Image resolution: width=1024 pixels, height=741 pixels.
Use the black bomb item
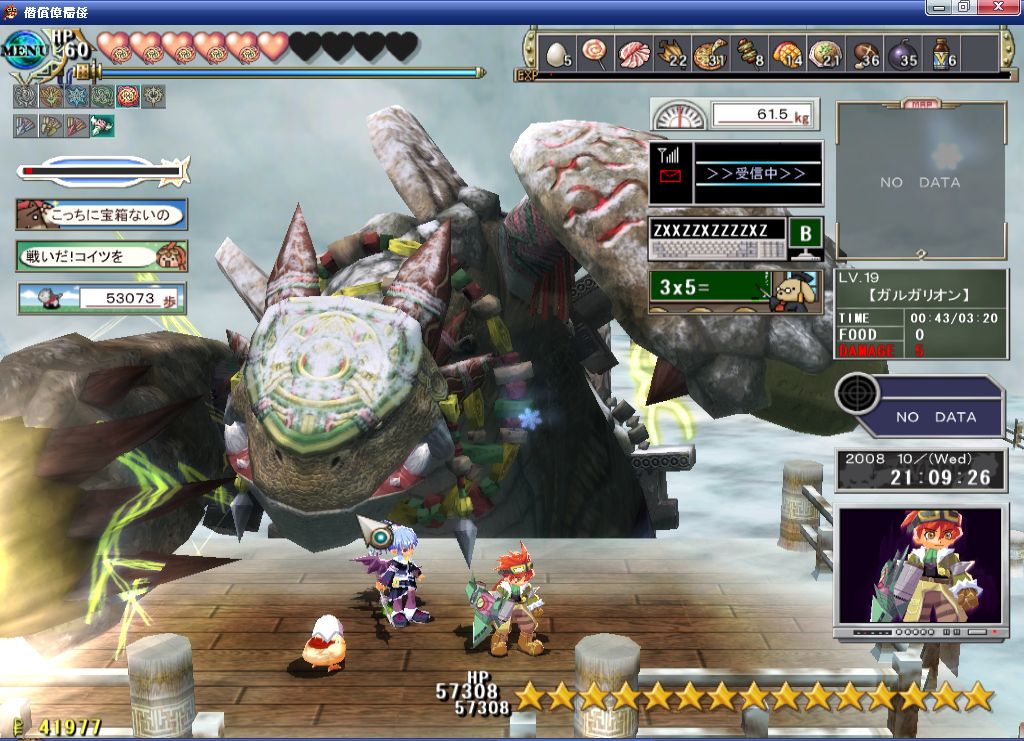pos(901,53)
